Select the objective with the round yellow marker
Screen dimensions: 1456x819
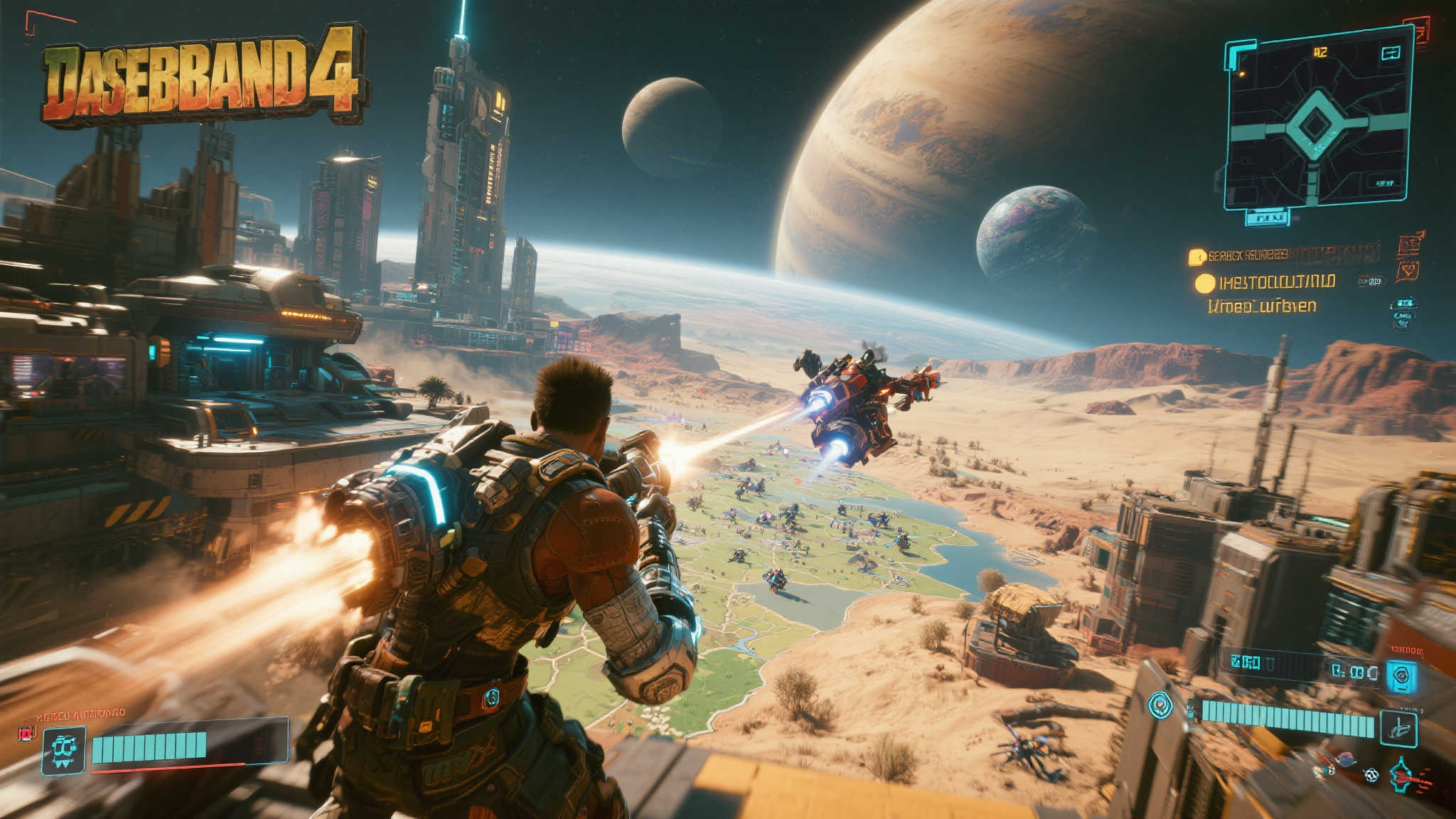[x=1204, y=283]
